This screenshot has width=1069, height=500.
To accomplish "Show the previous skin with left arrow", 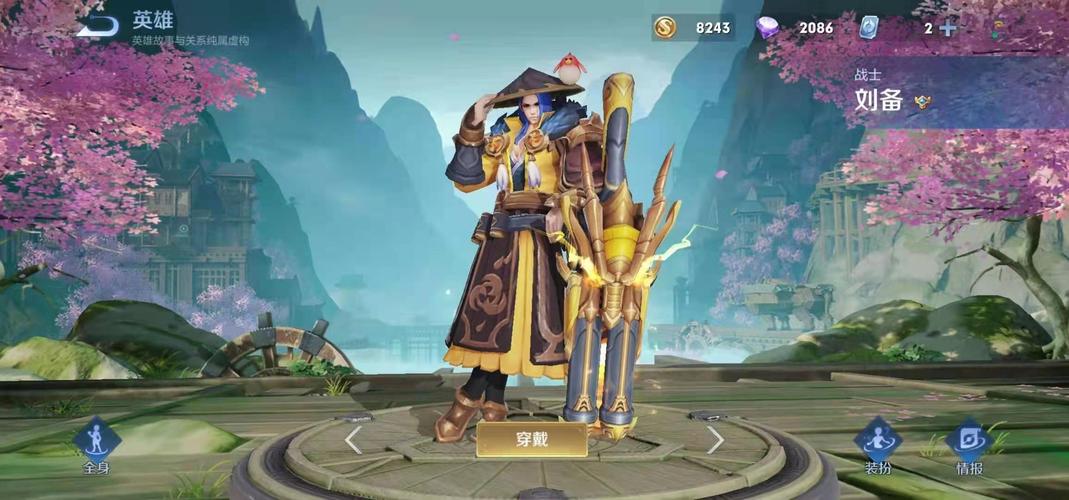I will tap(353, 439).
